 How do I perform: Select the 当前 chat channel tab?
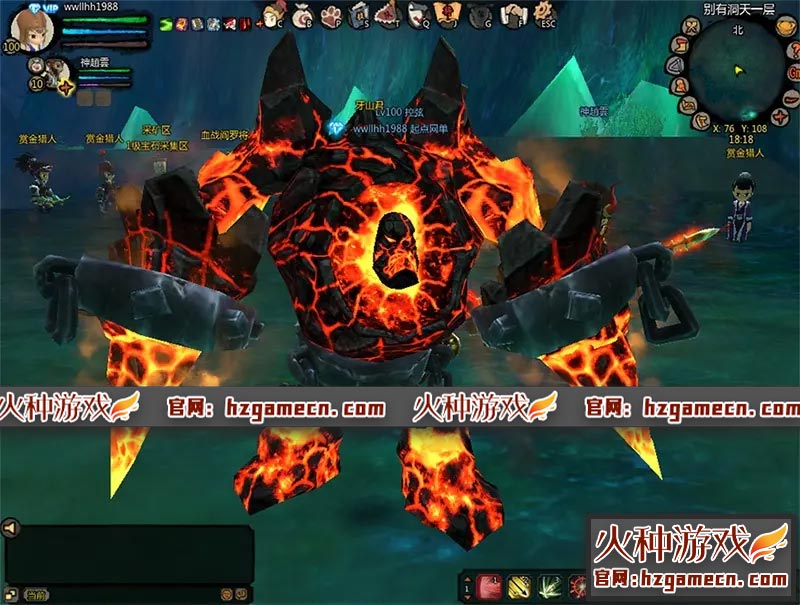click(36, 594)
